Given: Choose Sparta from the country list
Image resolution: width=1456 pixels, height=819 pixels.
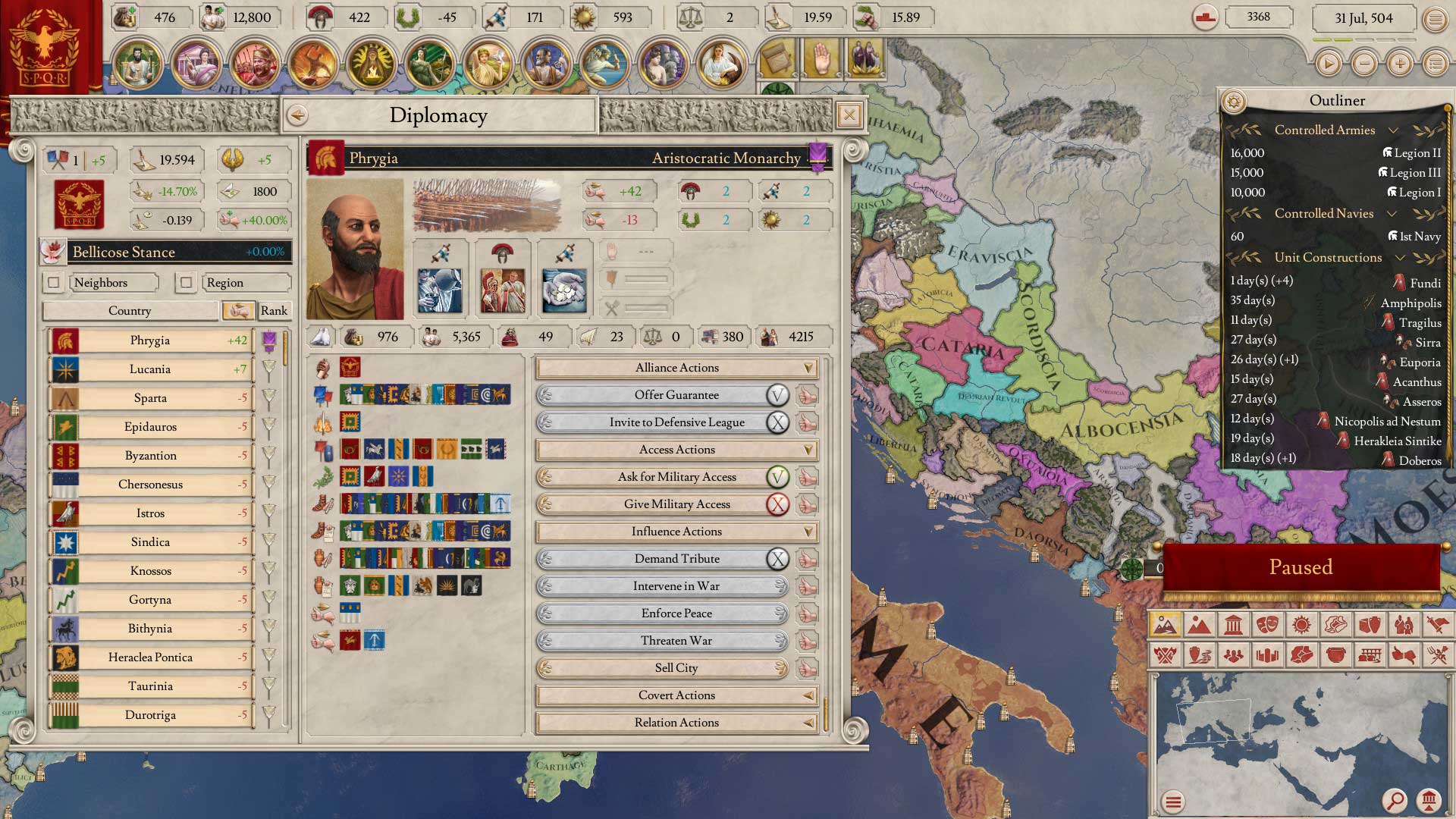Looking at the screenshot, I should [x=150, y=398].
